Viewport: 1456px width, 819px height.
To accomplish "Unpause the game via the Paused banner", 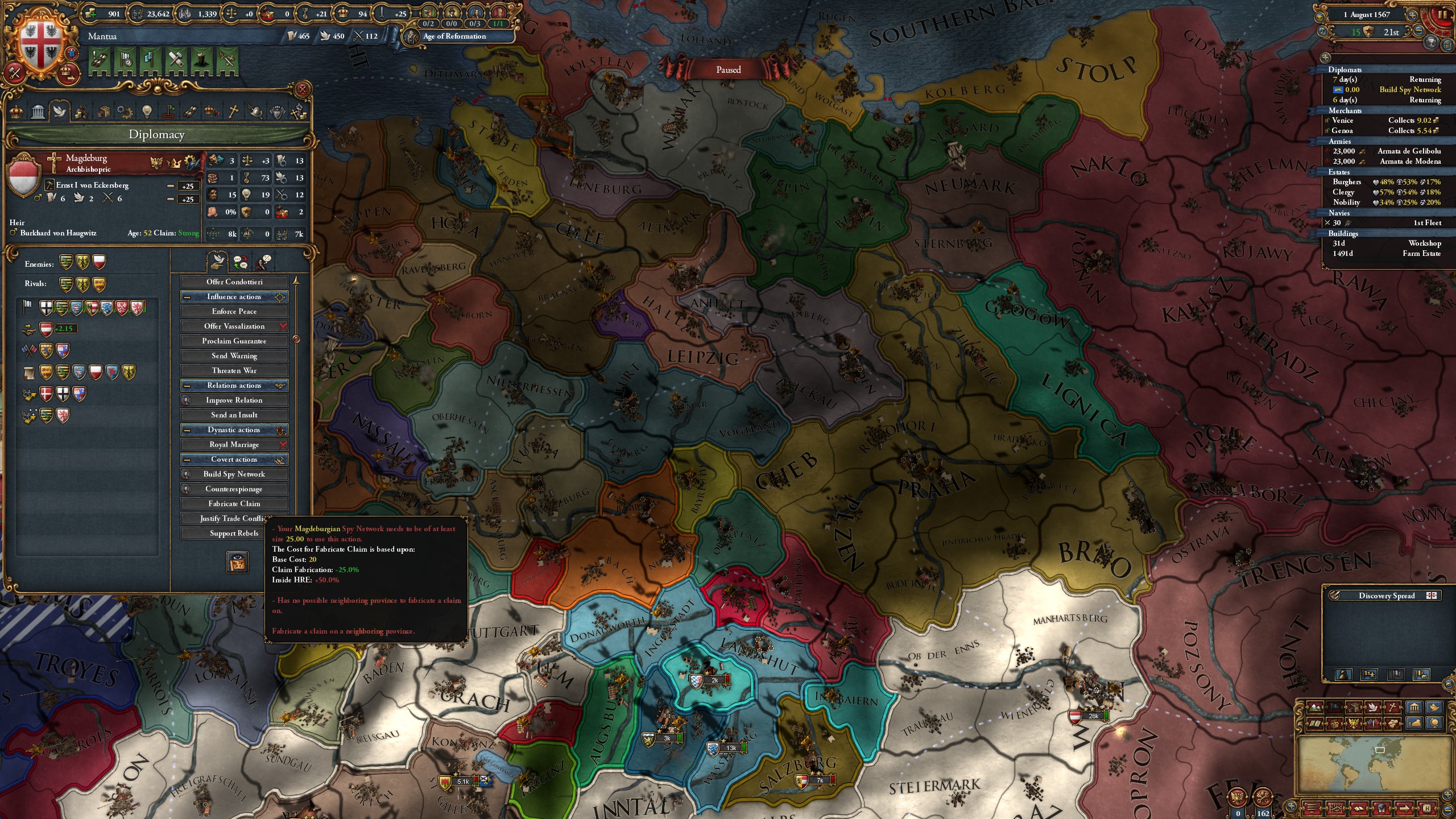I will click(x=730, y=69).
